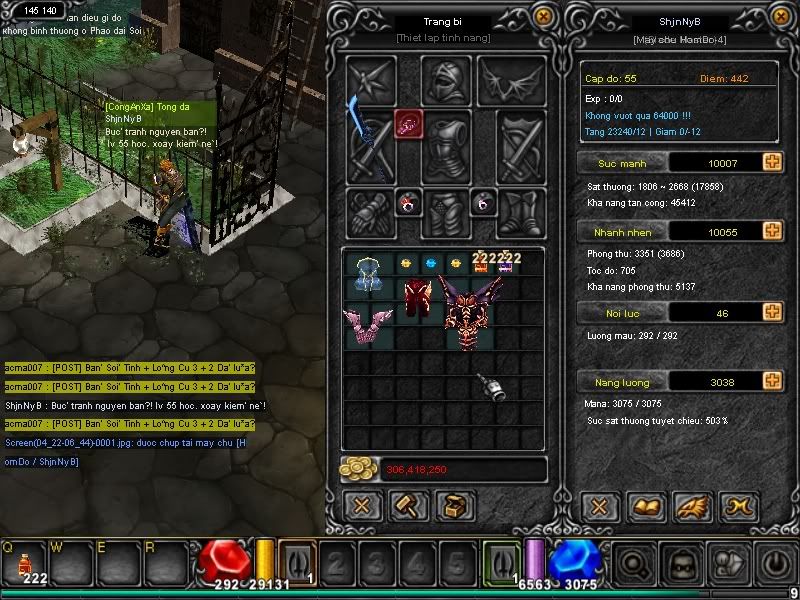Add a point to Nhanh nhen
Image resolution: width=800 pixels, height=600 pixels.
click(772, 231)
